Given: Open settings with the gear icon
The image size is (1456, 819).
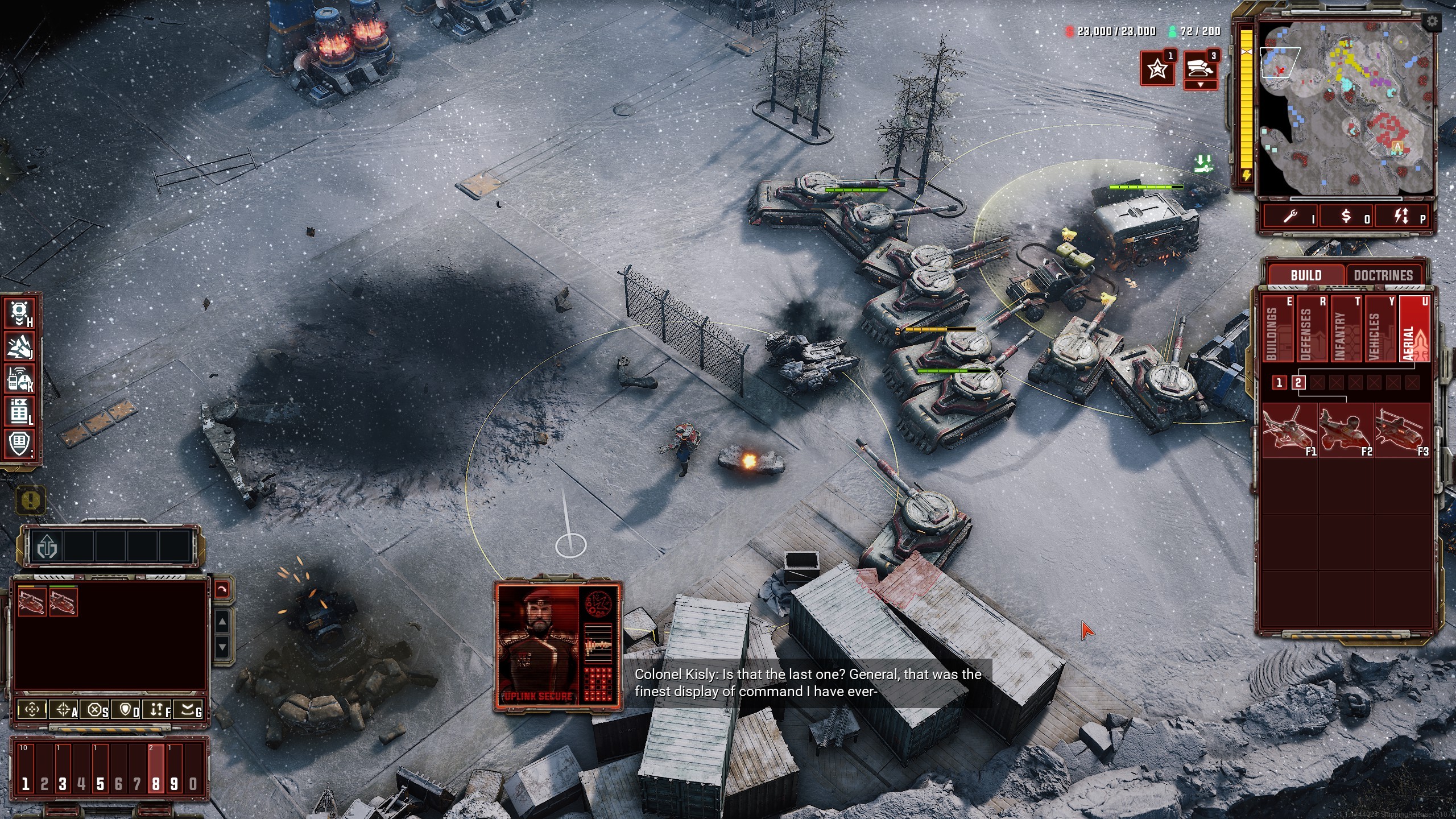Looking at the screenshot, I should click(x=1432, y=22).
